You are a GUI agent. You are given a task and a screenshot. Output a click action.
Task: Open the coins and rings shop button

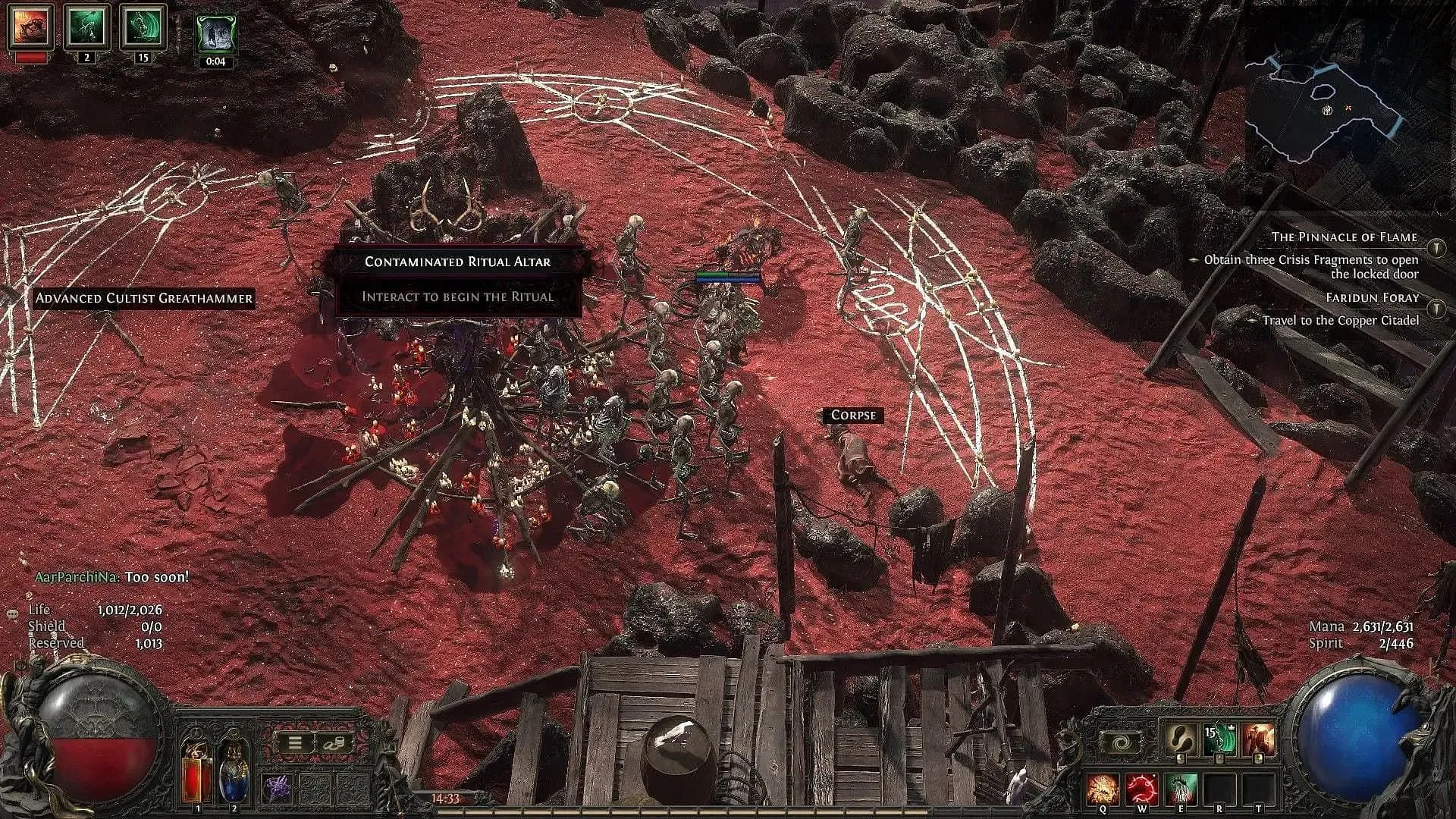click(332, 743)
